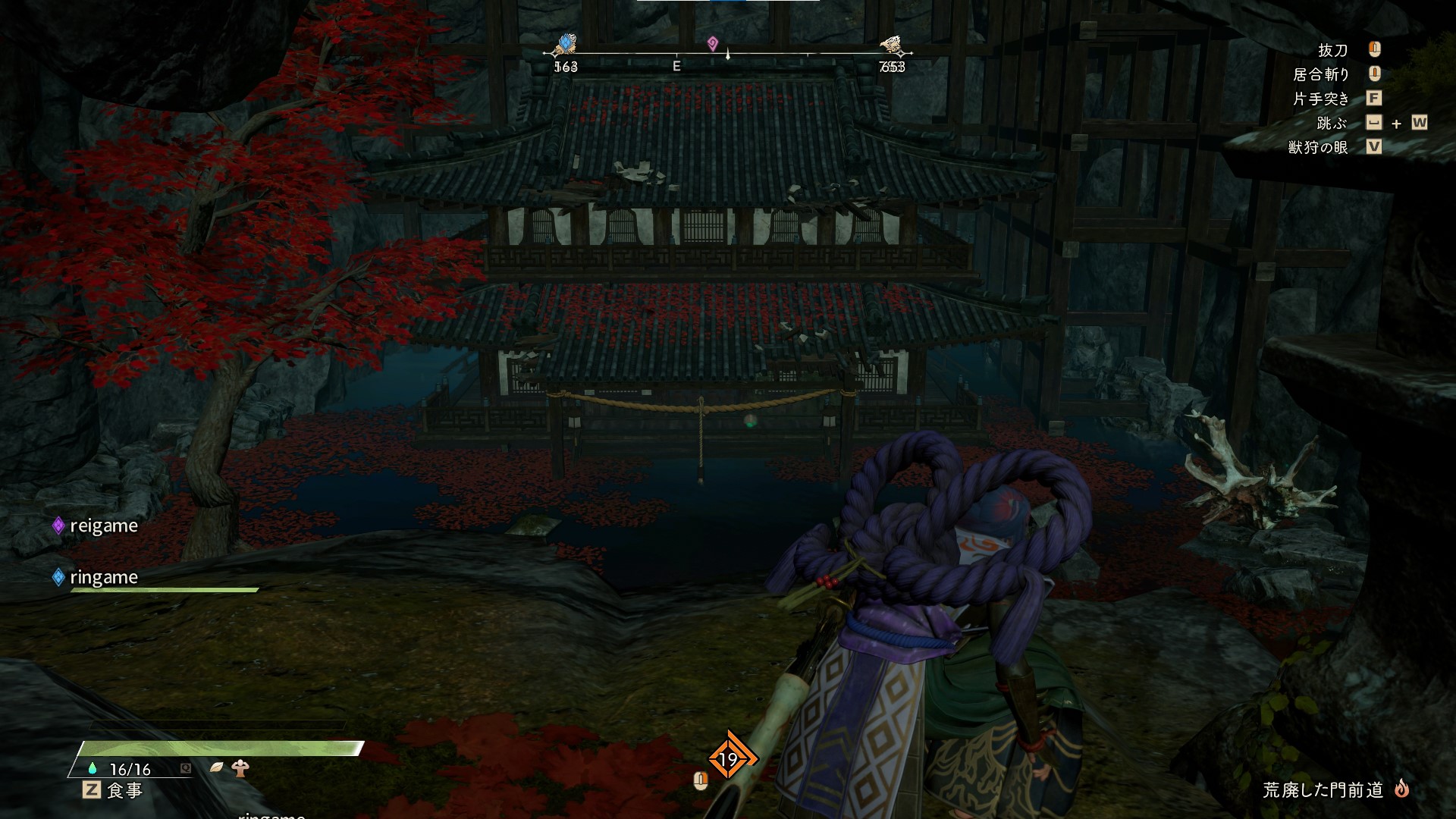Click the flame icon beside the location name
This screenshot has height=819, width=1456.
pos(1401,789)
